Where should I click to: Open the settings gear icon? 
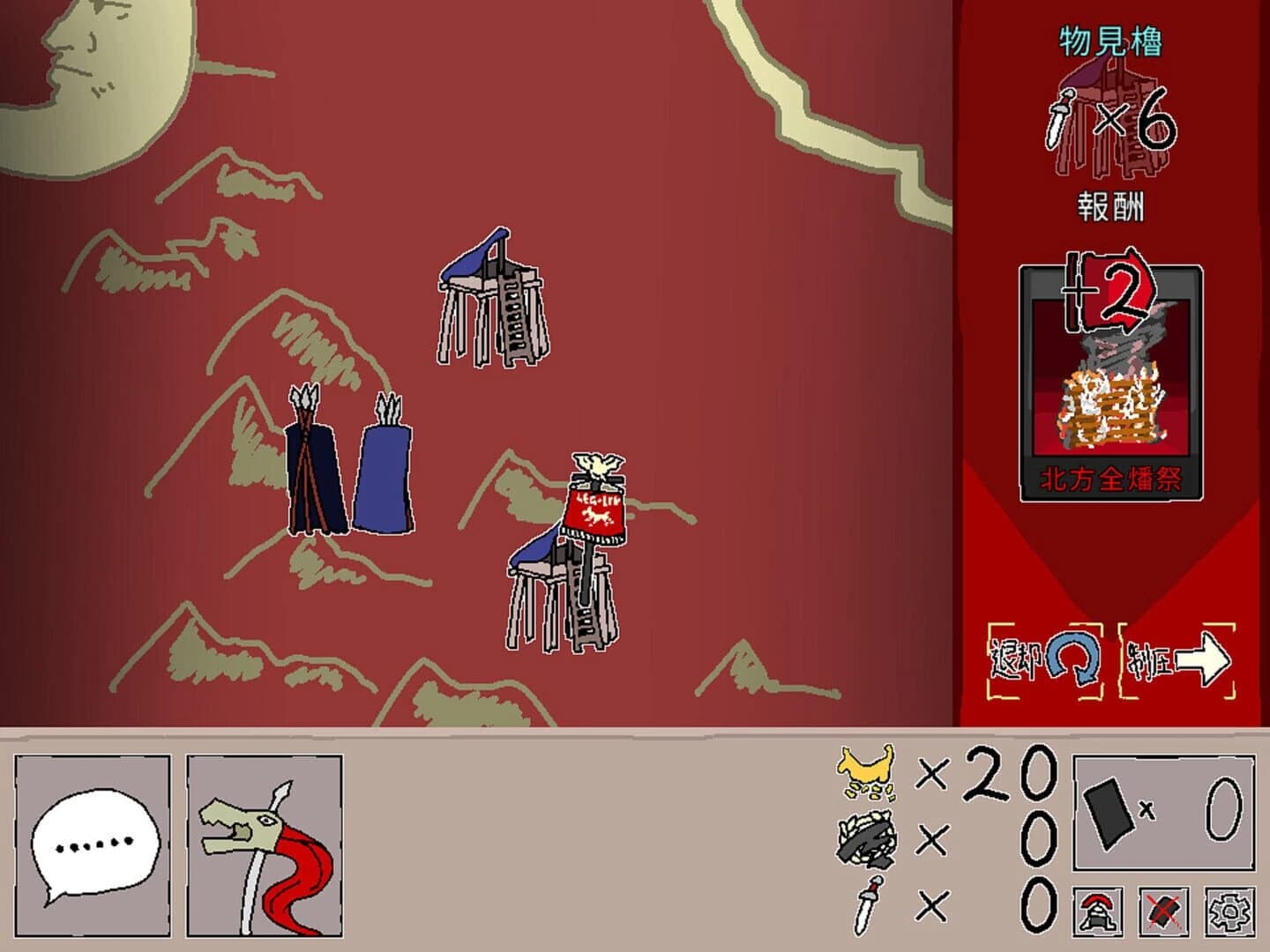coord(1230,912)
